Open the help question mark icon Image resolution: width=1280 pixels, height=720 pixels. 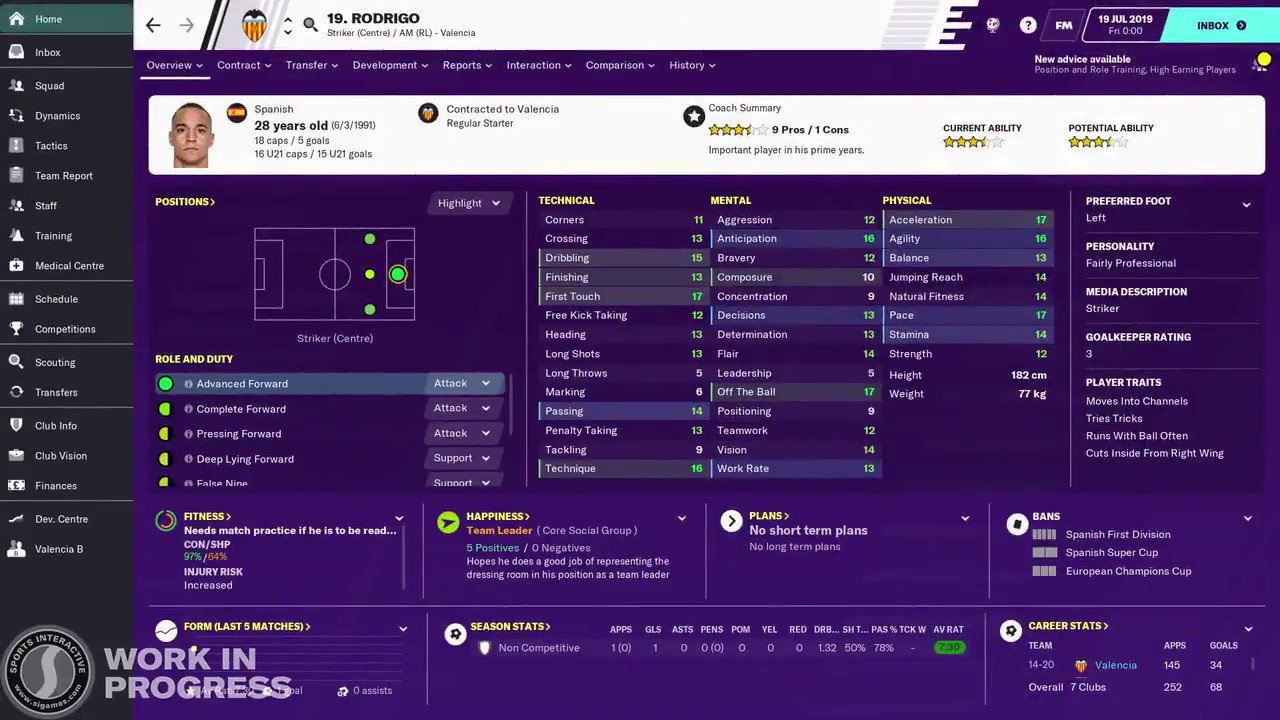coord(1027,25)
